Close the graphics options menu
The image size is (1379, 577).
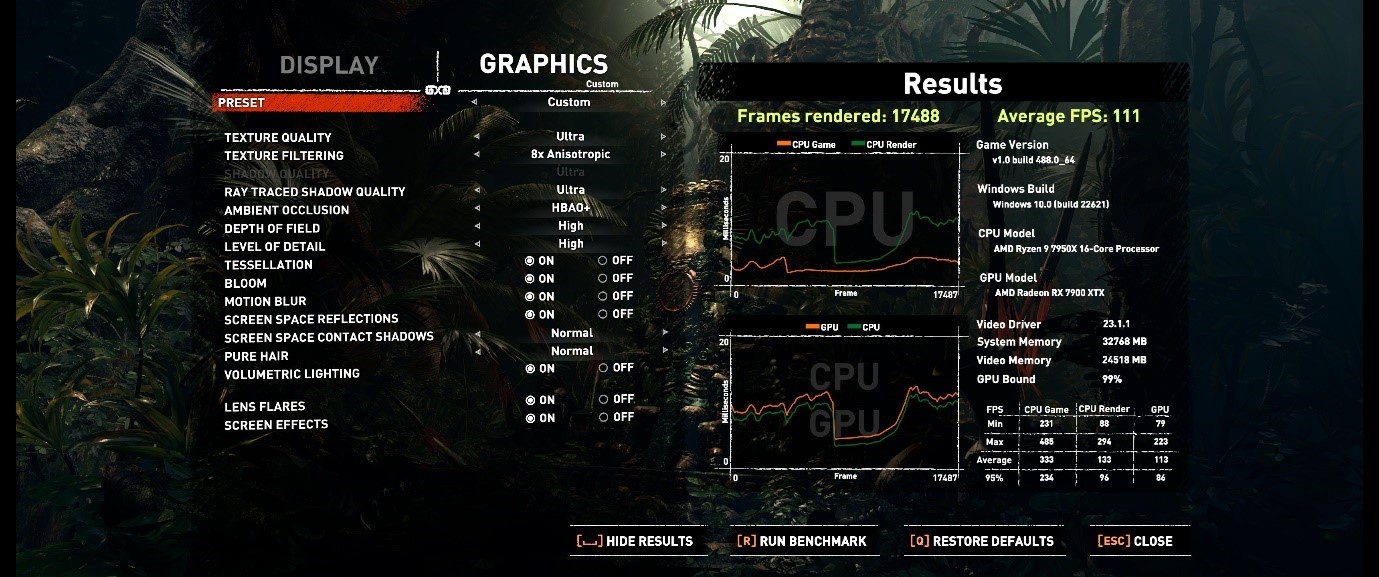pos(1135,541)
